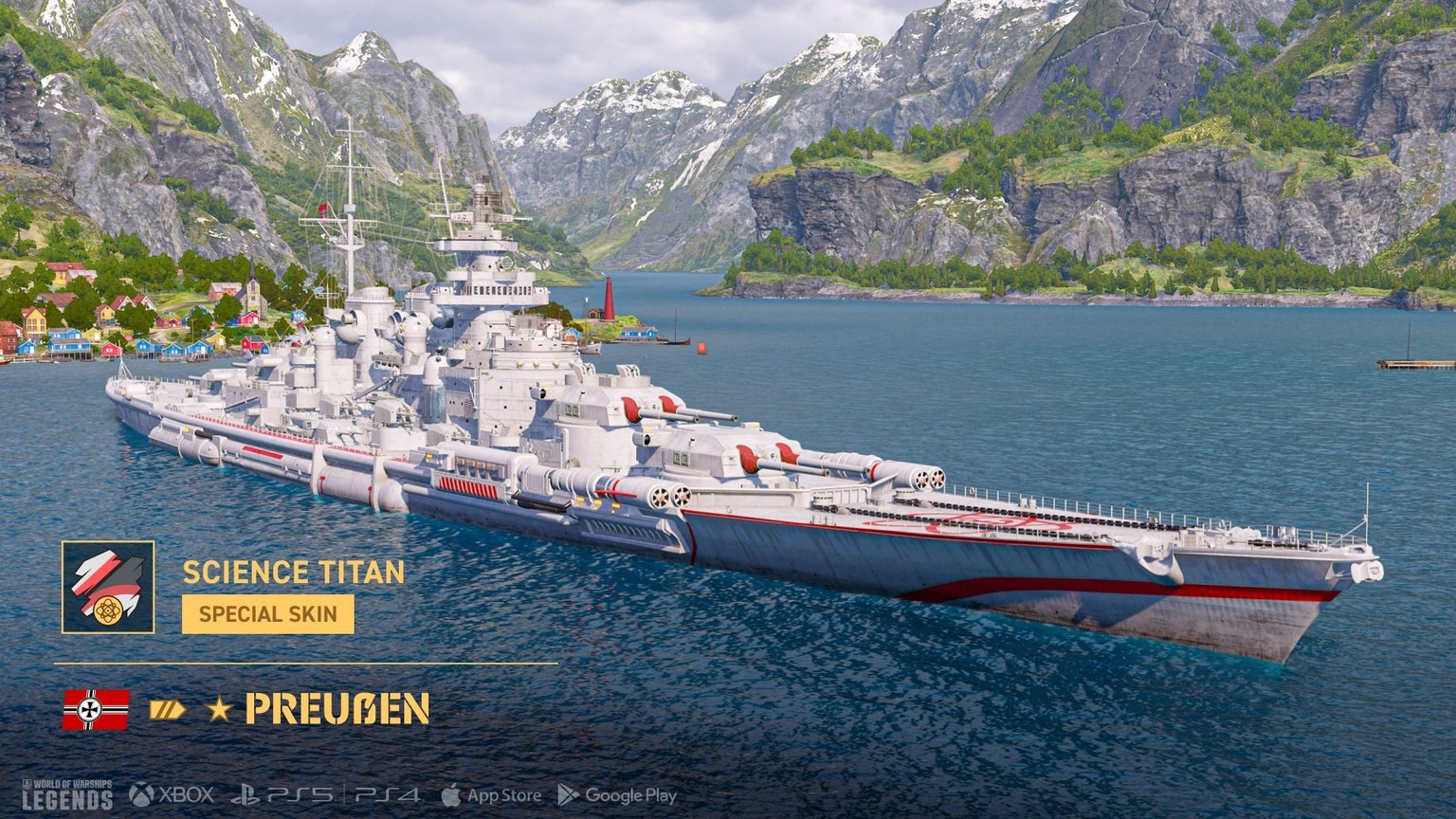Open the World of Warships Legends logo
Screen dimensions: 1456x819
(x=67, y=795)
